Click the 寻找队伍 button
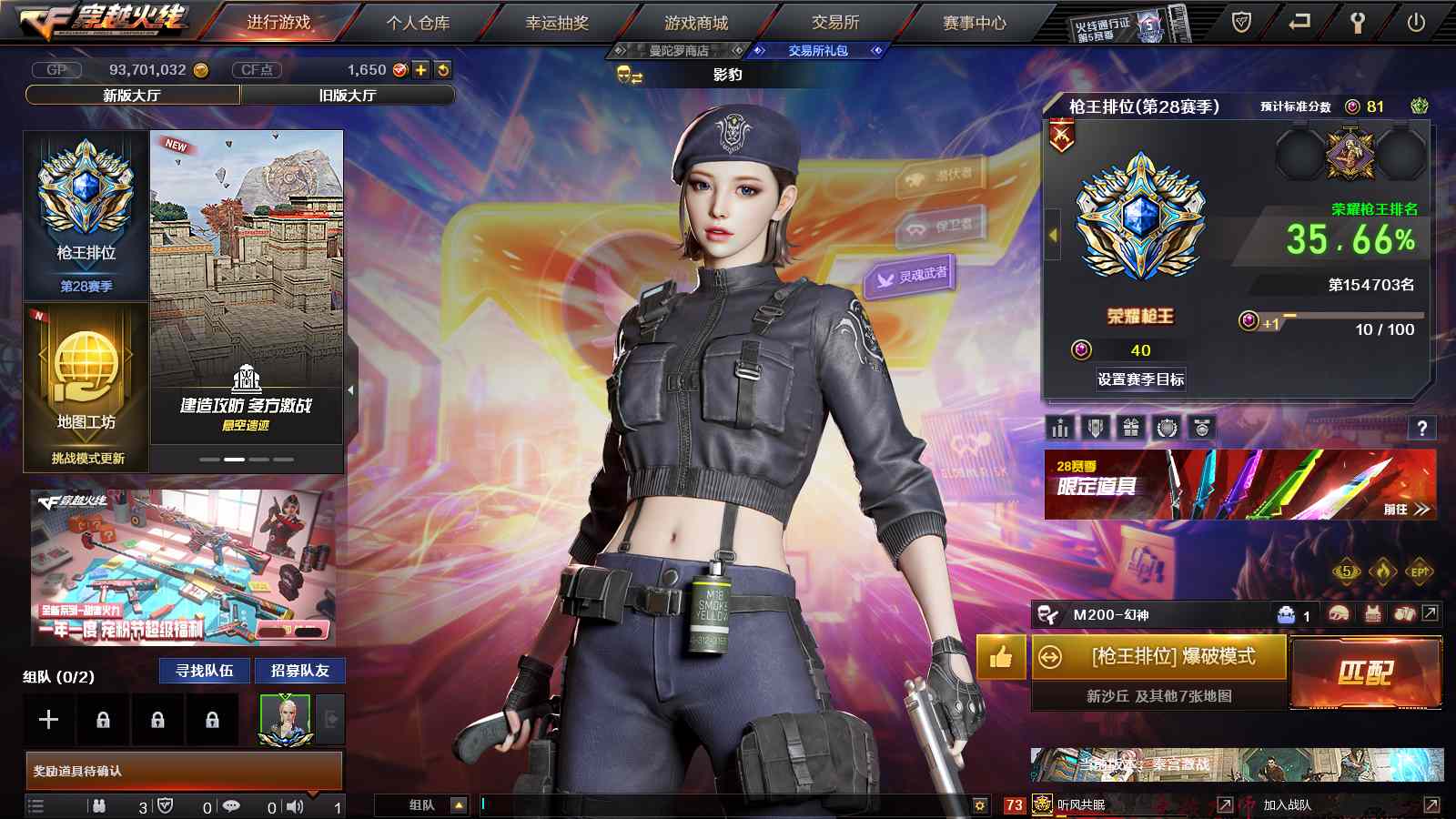The height and width of the screenshot is (819, 1456). coord(205,671)
